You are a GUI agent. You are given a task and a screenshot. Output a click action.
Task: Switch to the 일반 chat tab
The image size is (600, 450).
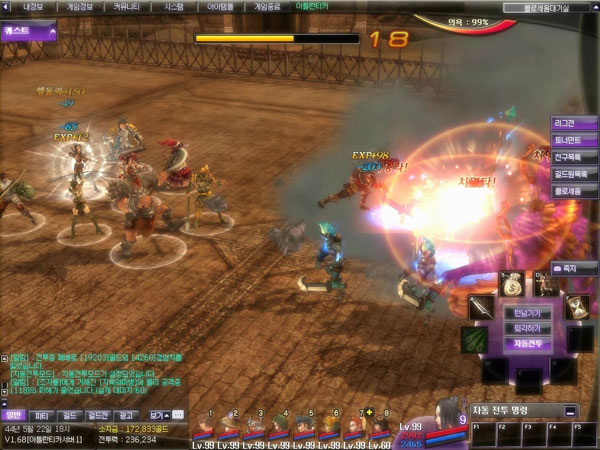tap(13, 414)
